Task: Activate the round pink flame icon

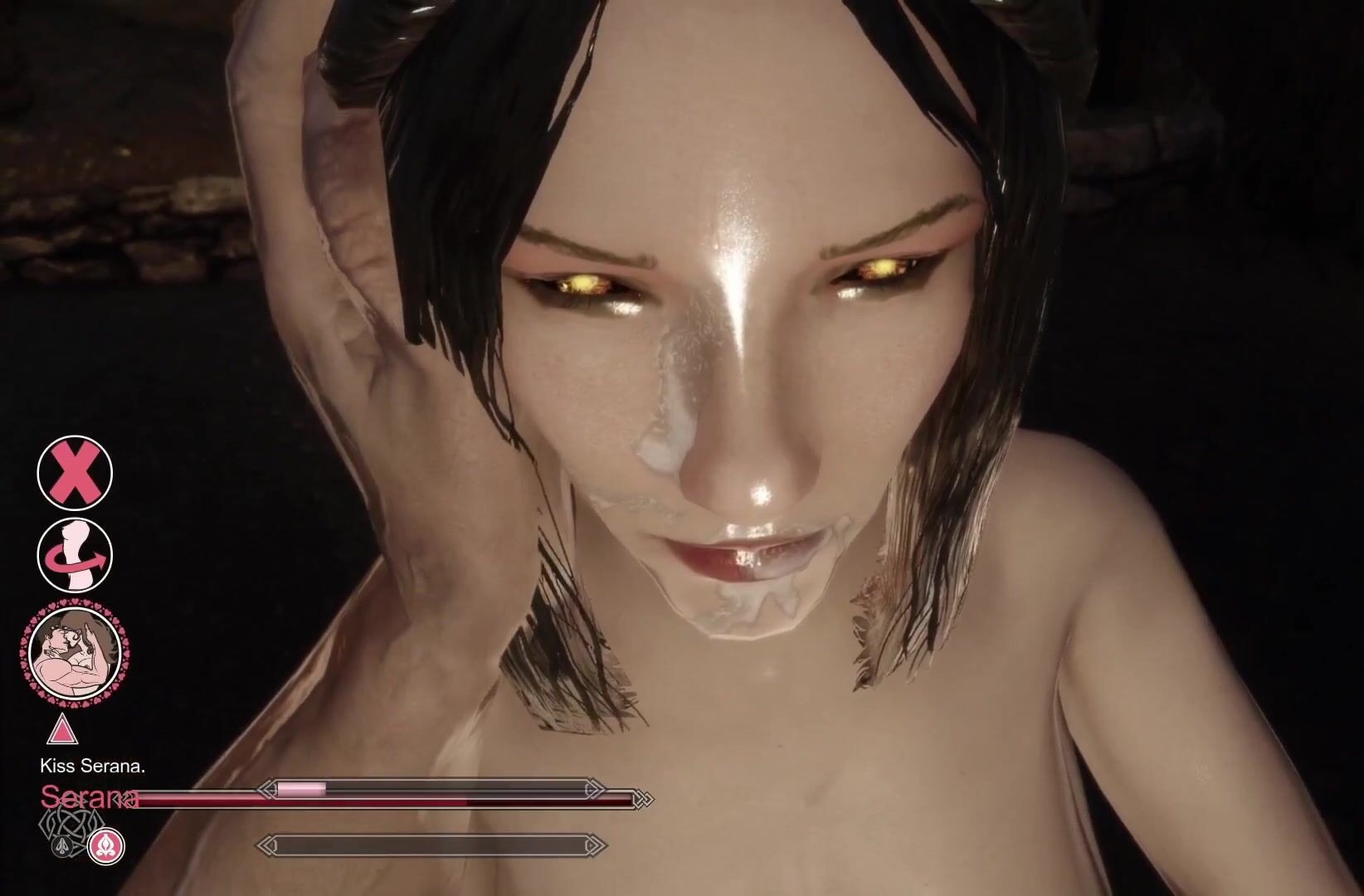Action: coord(106,845)
